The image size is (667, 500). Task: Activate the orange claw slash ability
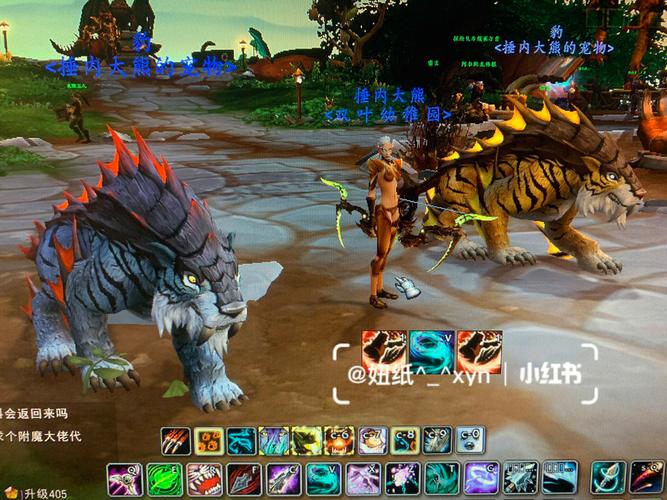point(177,441)
